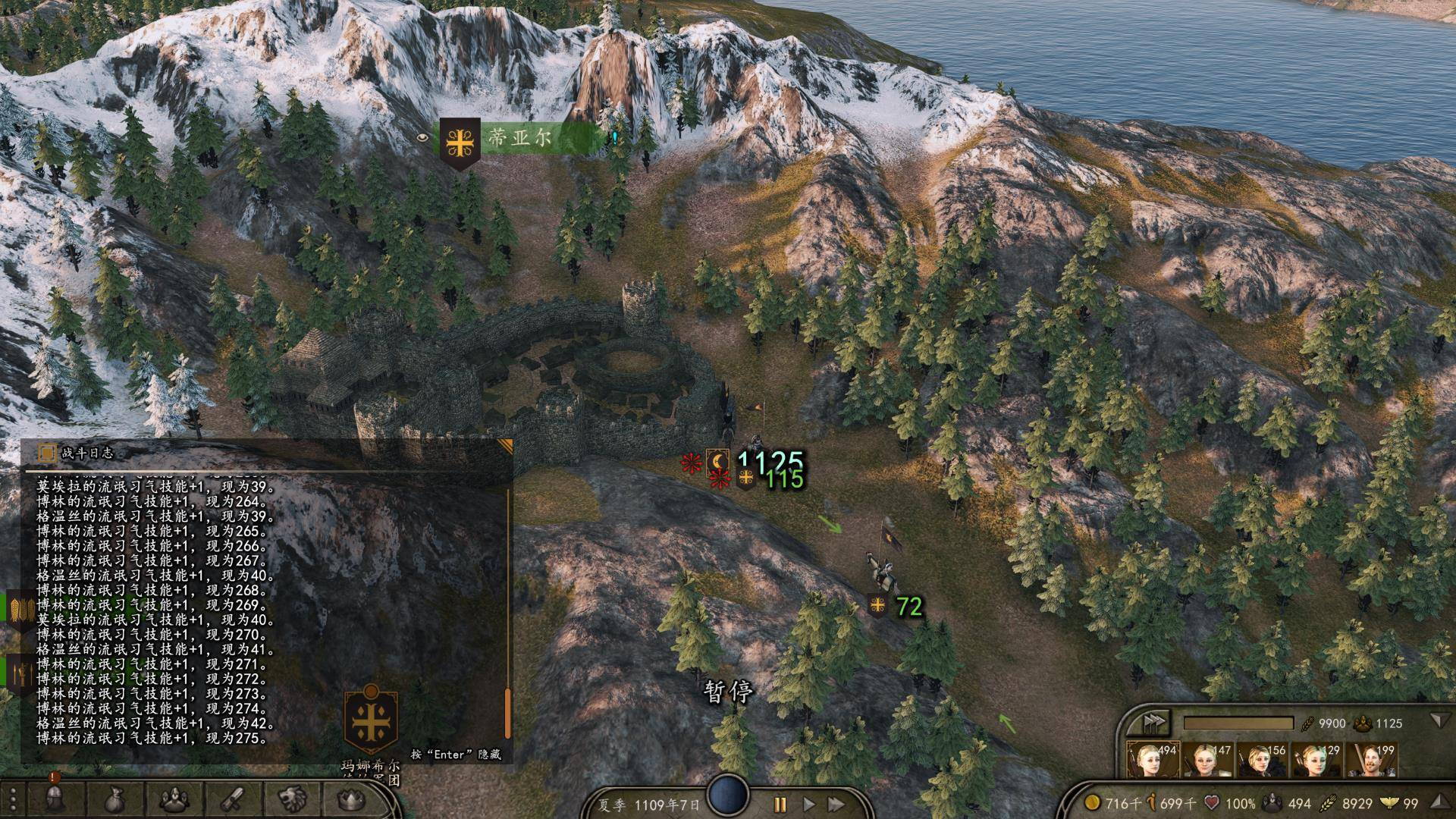The height and width of the screenshot is (819, 1456).
Task: Click the 战斗日志 combat log filter icon
Action: [x=47, y=453]
